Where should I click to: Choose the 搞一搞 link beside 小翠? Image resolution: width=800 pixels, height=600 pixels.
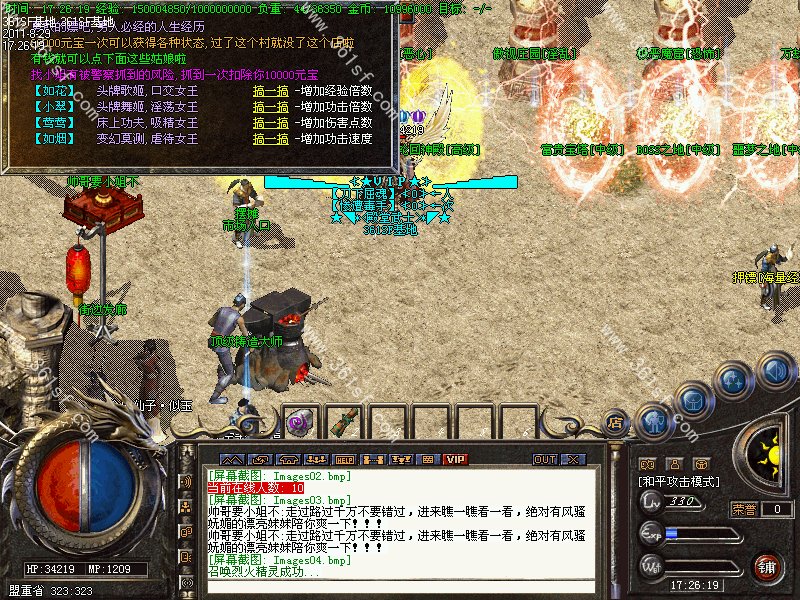tap(271, 107)
